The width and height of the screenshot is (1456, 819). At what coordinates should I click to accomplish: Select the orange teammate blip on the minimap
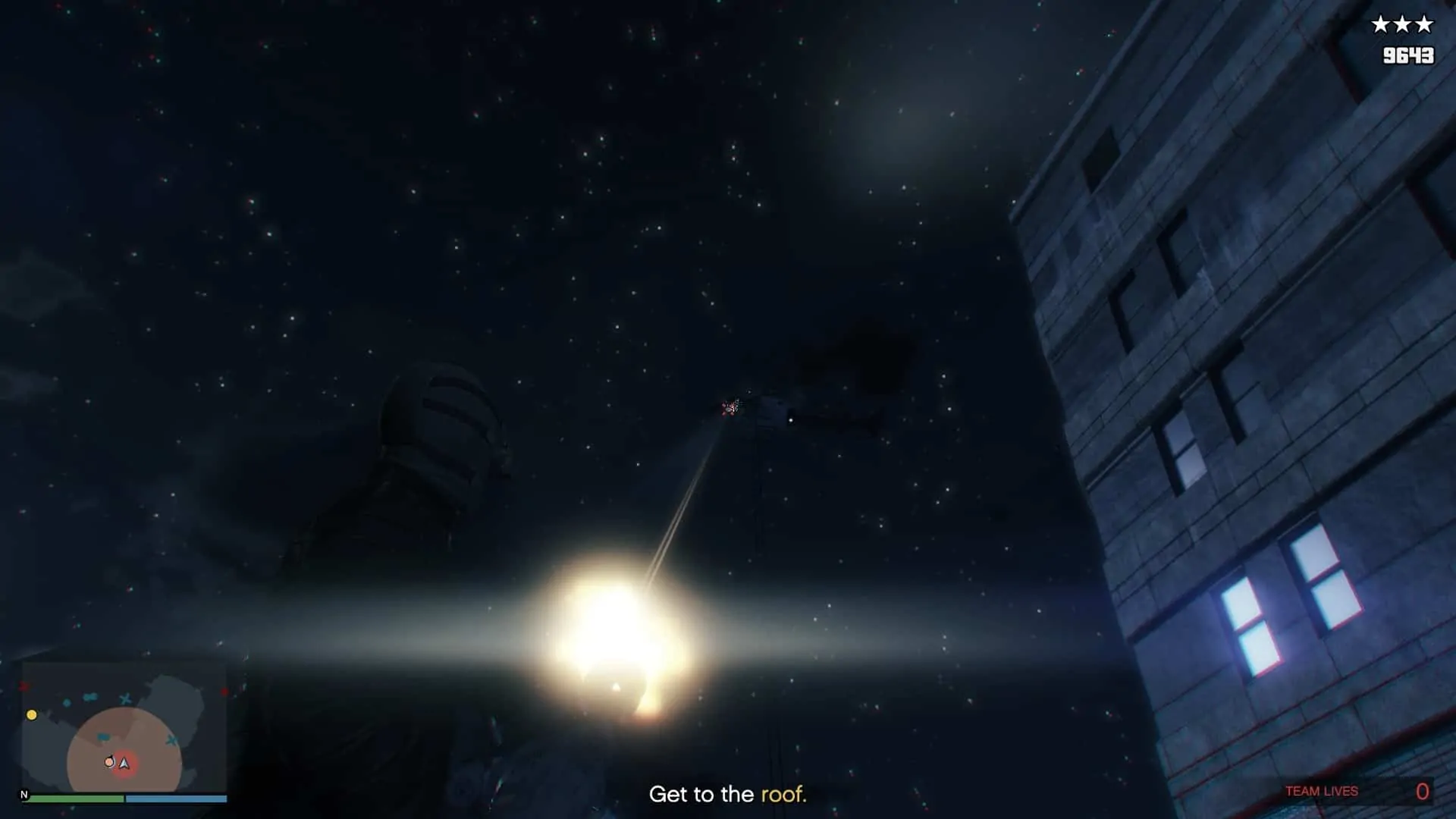(x=109, y=762)
